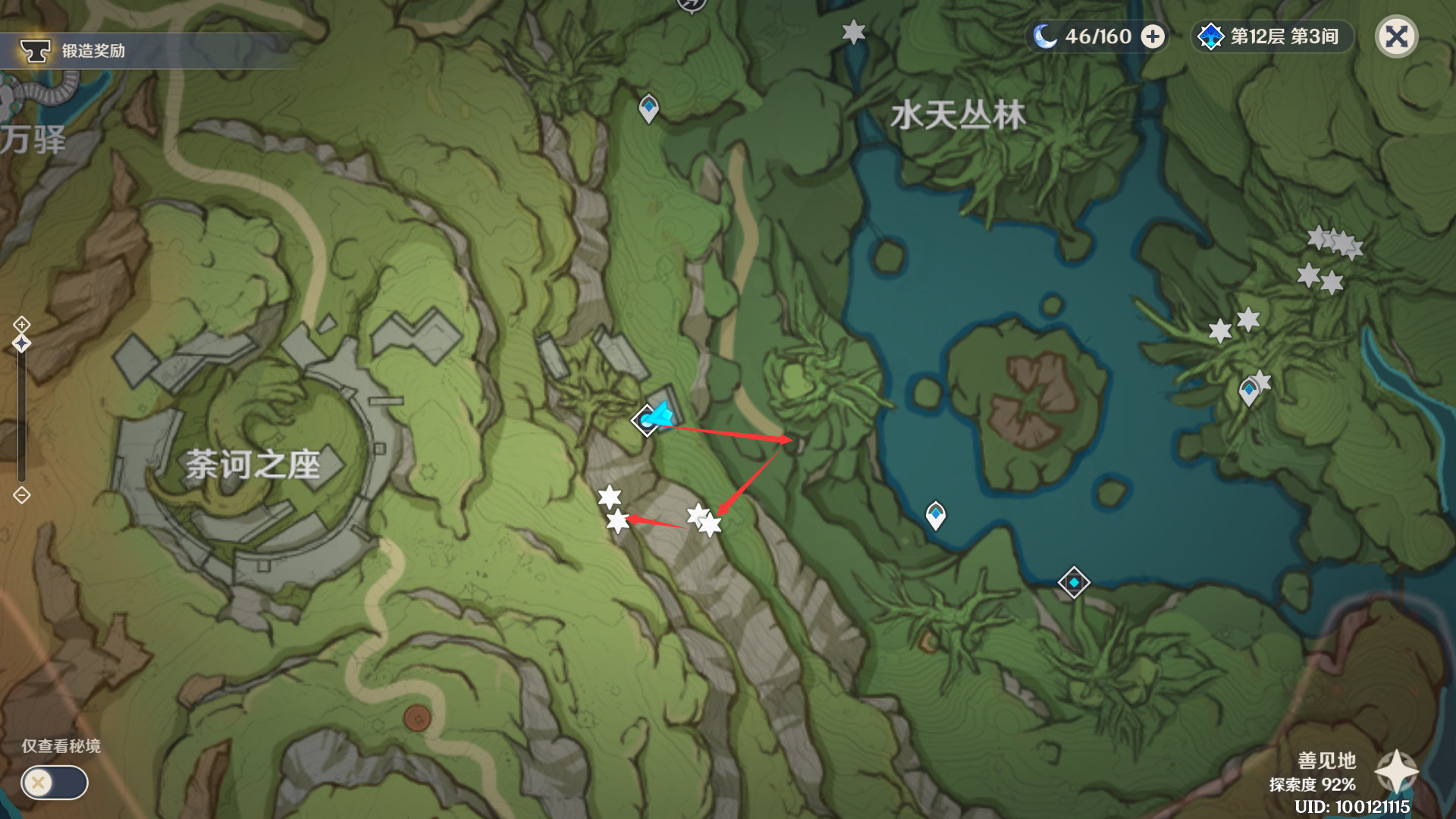Select the teleport waypoint on the lake shore
The height and width of the screenshot is (819, 1456).
936,514
